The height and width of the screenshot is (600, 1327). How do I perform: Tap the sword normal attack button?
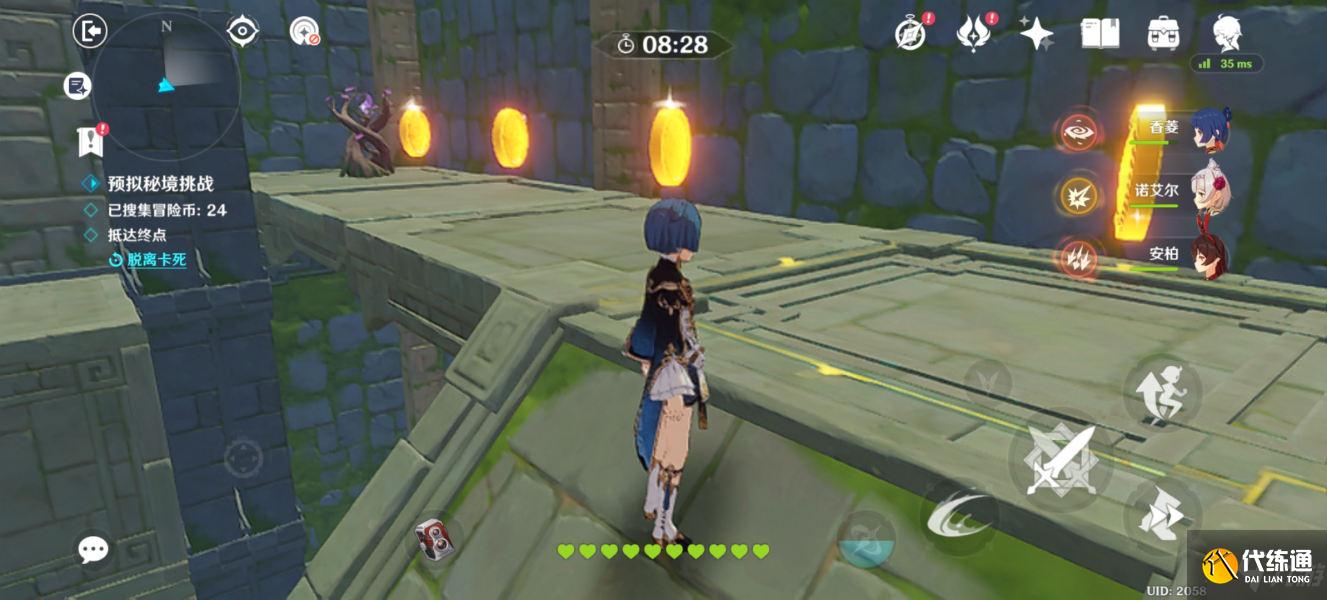tap(1061, 460)
